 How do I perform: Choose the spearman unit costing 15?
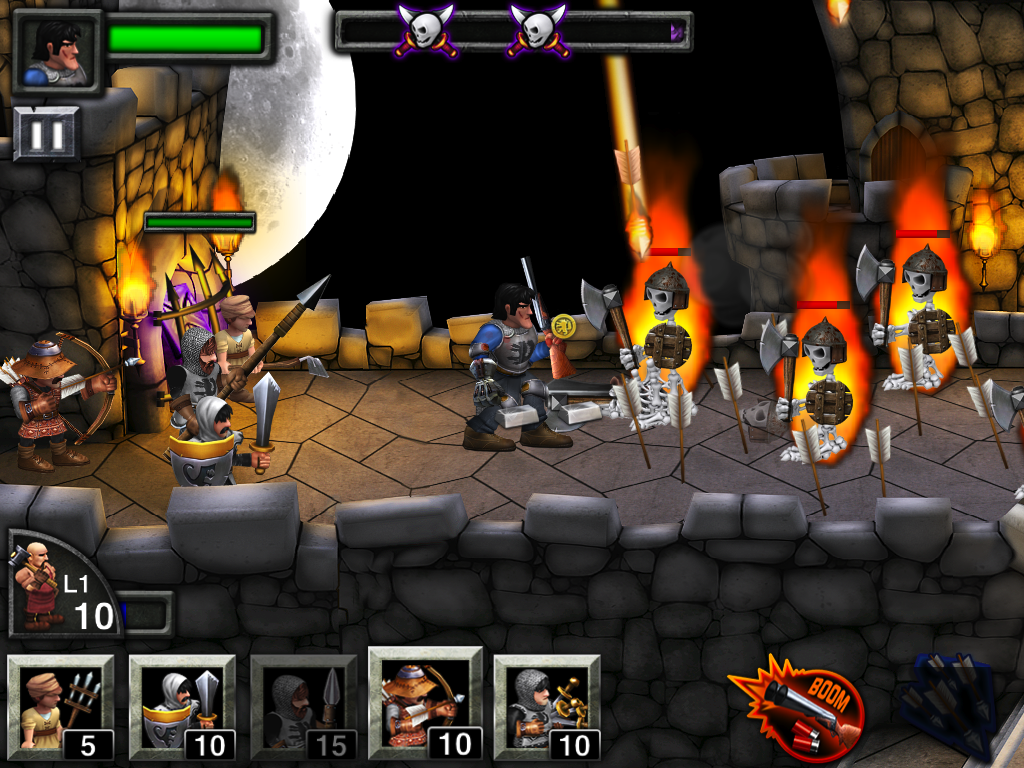[x=303, y=707]
